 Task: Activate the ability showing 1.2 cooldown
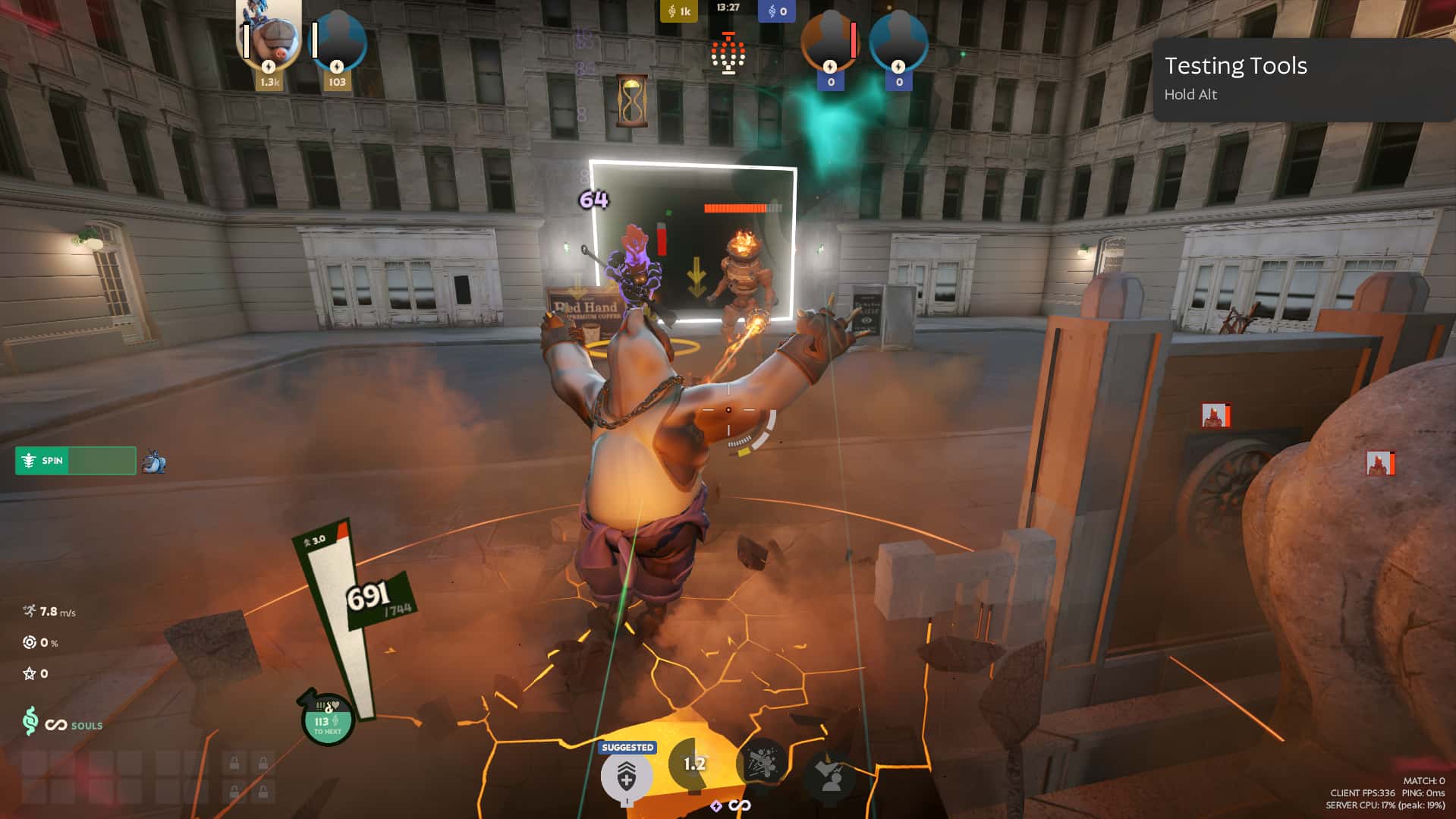tap(693, 764)
